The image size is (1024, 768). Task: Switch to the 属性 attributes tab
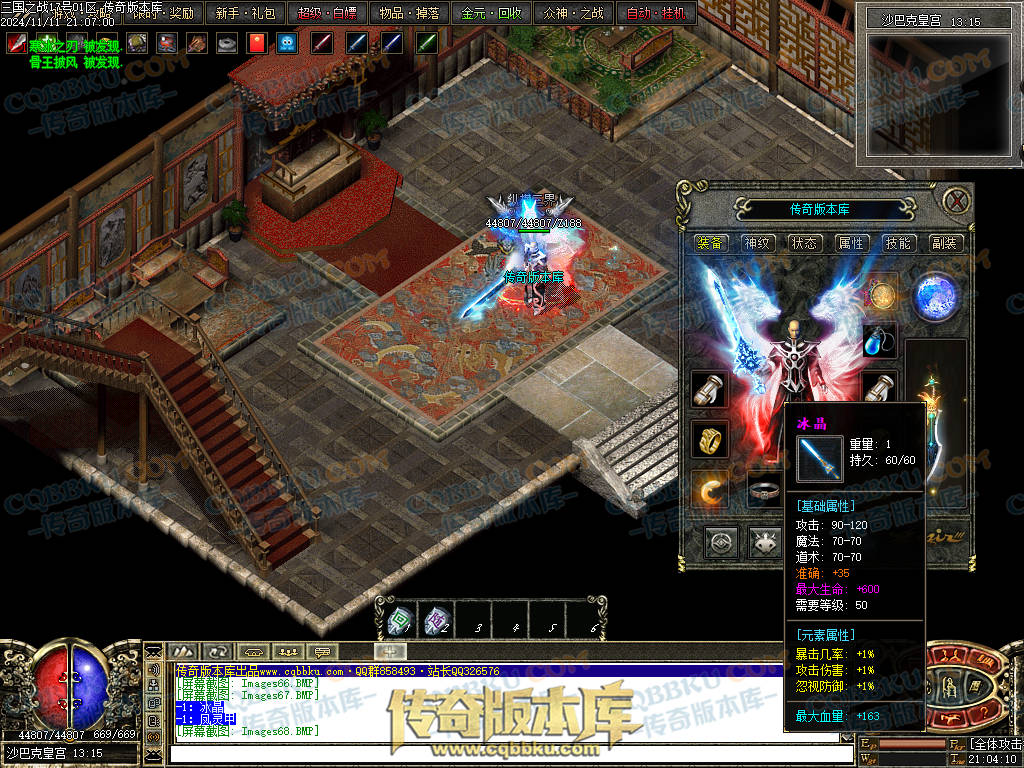point(851,243)
